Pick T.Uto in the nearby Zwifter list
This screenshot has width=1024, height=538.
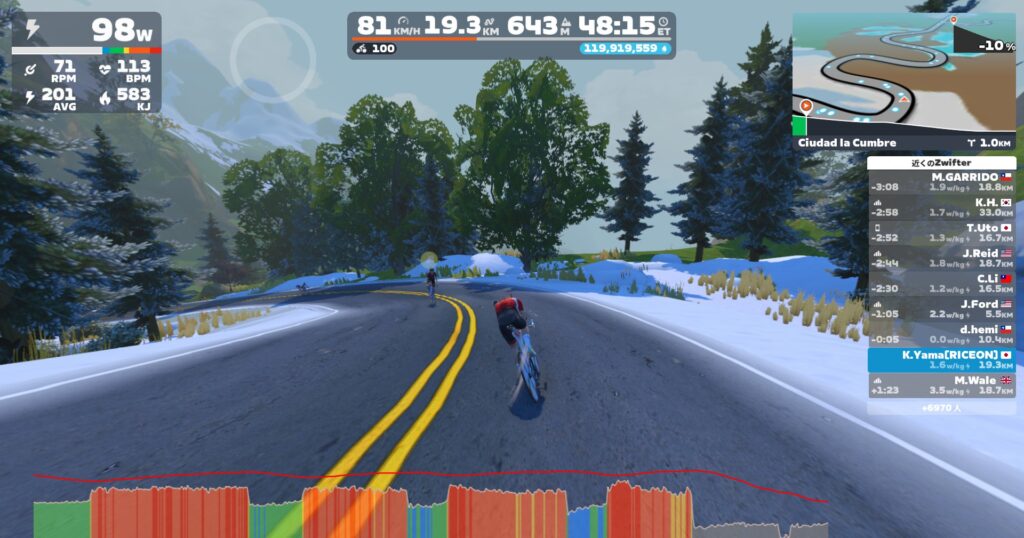click(941, 232)
